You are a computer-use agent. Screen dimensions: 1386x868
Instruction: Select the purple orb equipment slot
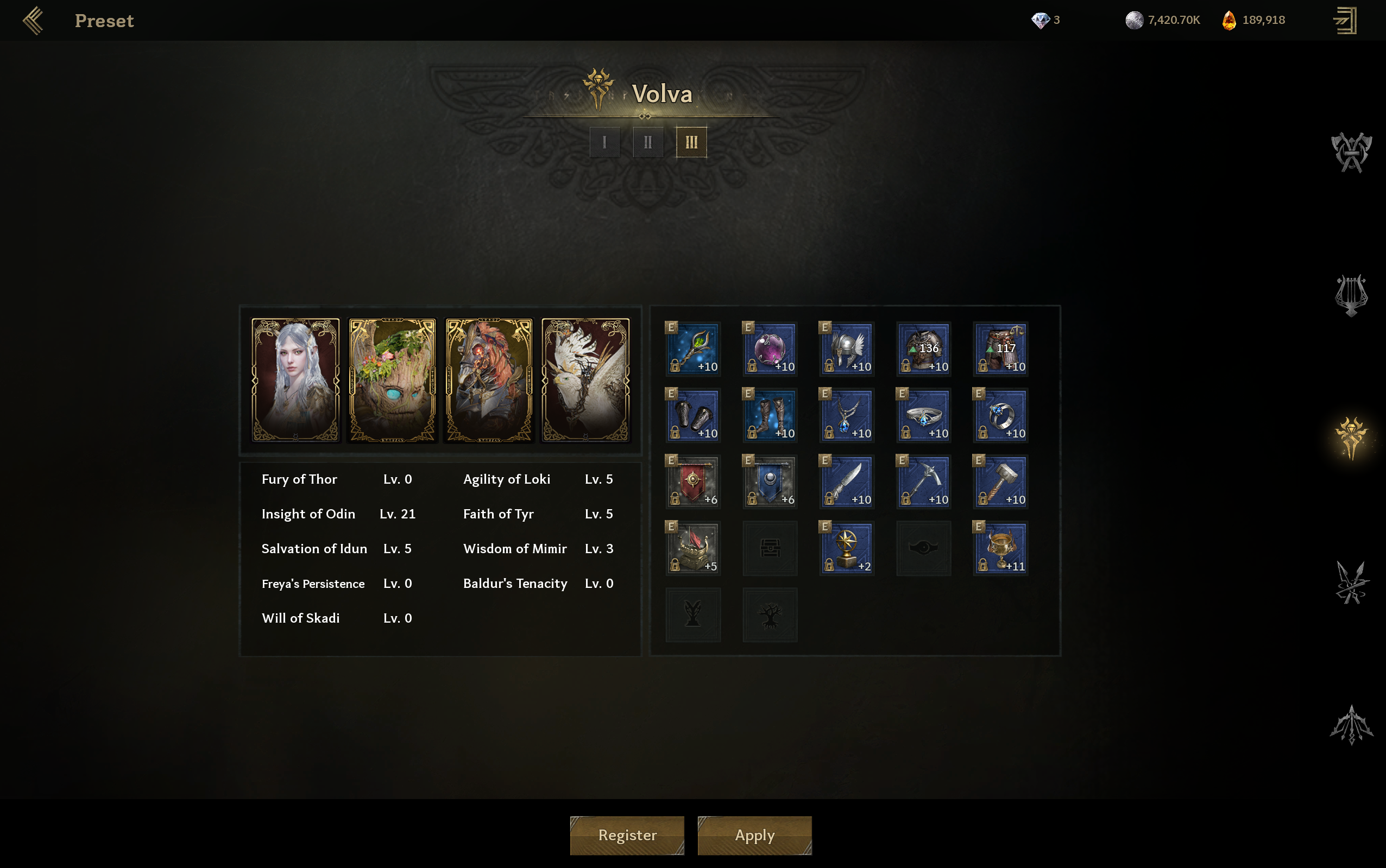(x=770, y=349)
